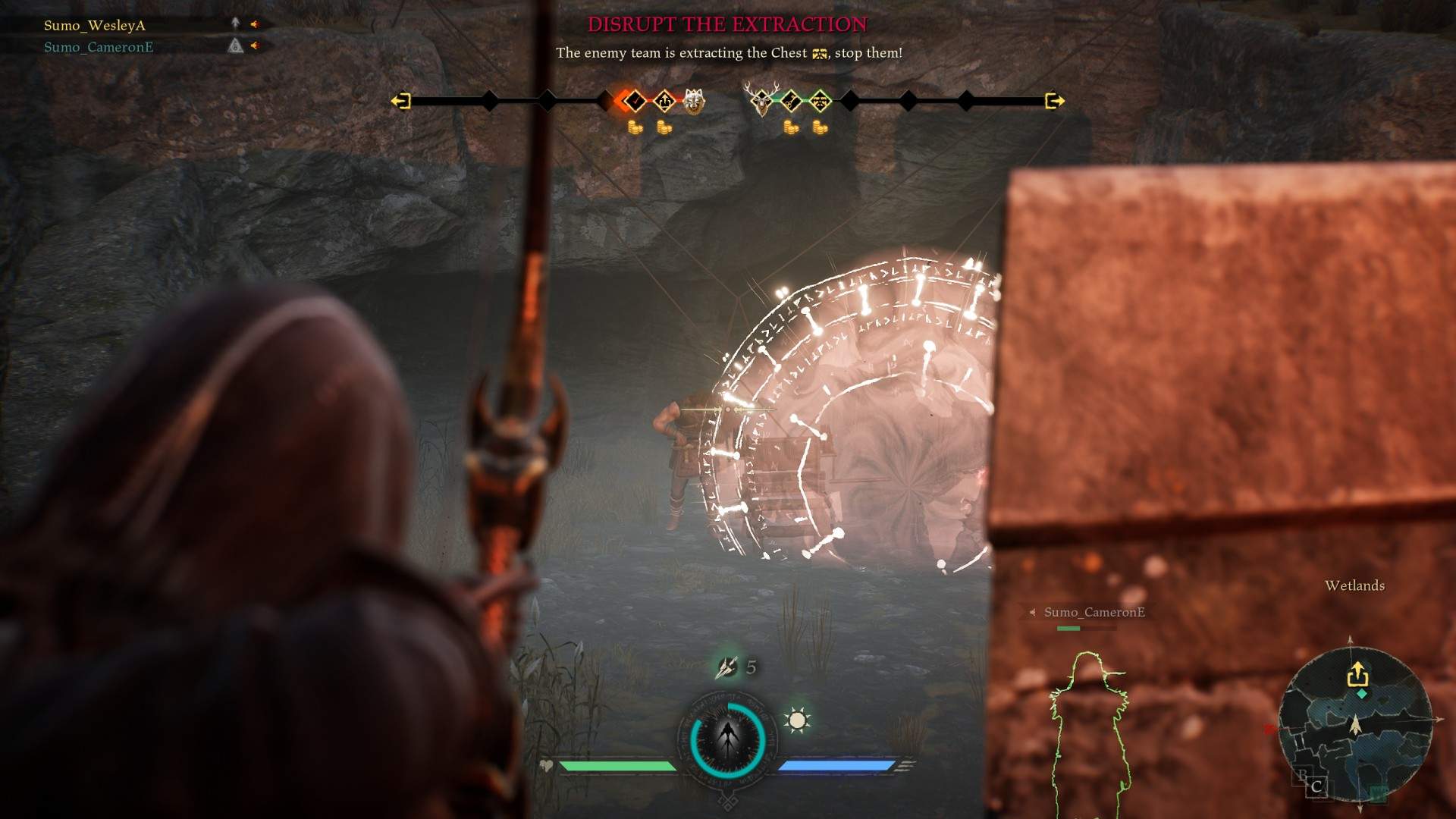The width and height of the screenshot is (1456, 819).
Task: Select Sumo_CameronE in the team list
Action: click(x=99, y=47)
